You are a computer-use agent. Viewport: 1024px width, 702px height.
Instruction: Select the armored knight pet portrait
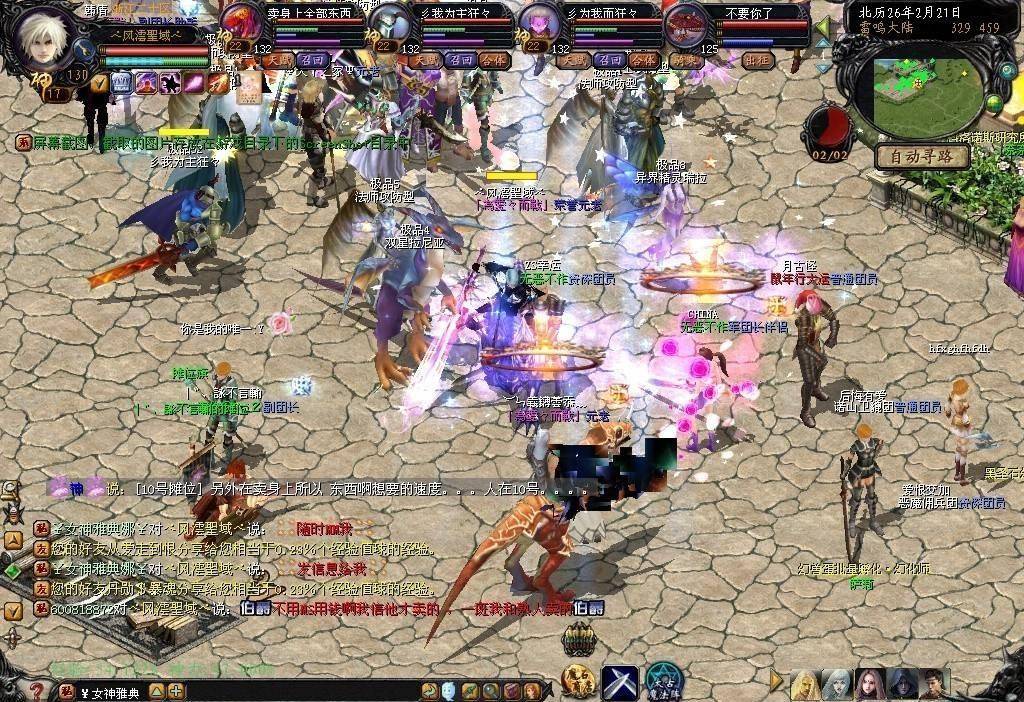coord(388,23)
